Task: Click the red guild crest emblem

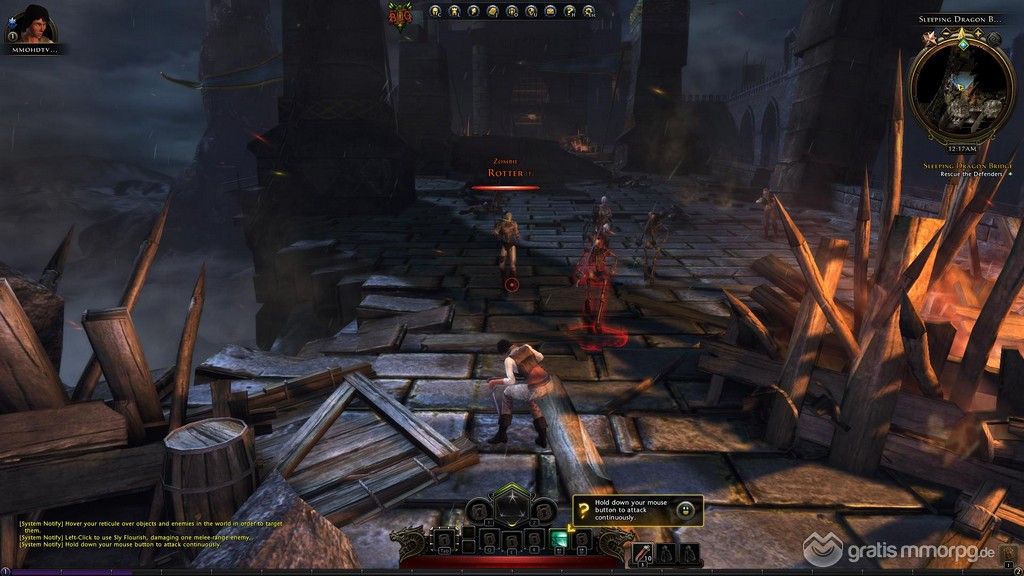Action: [400, 14]
